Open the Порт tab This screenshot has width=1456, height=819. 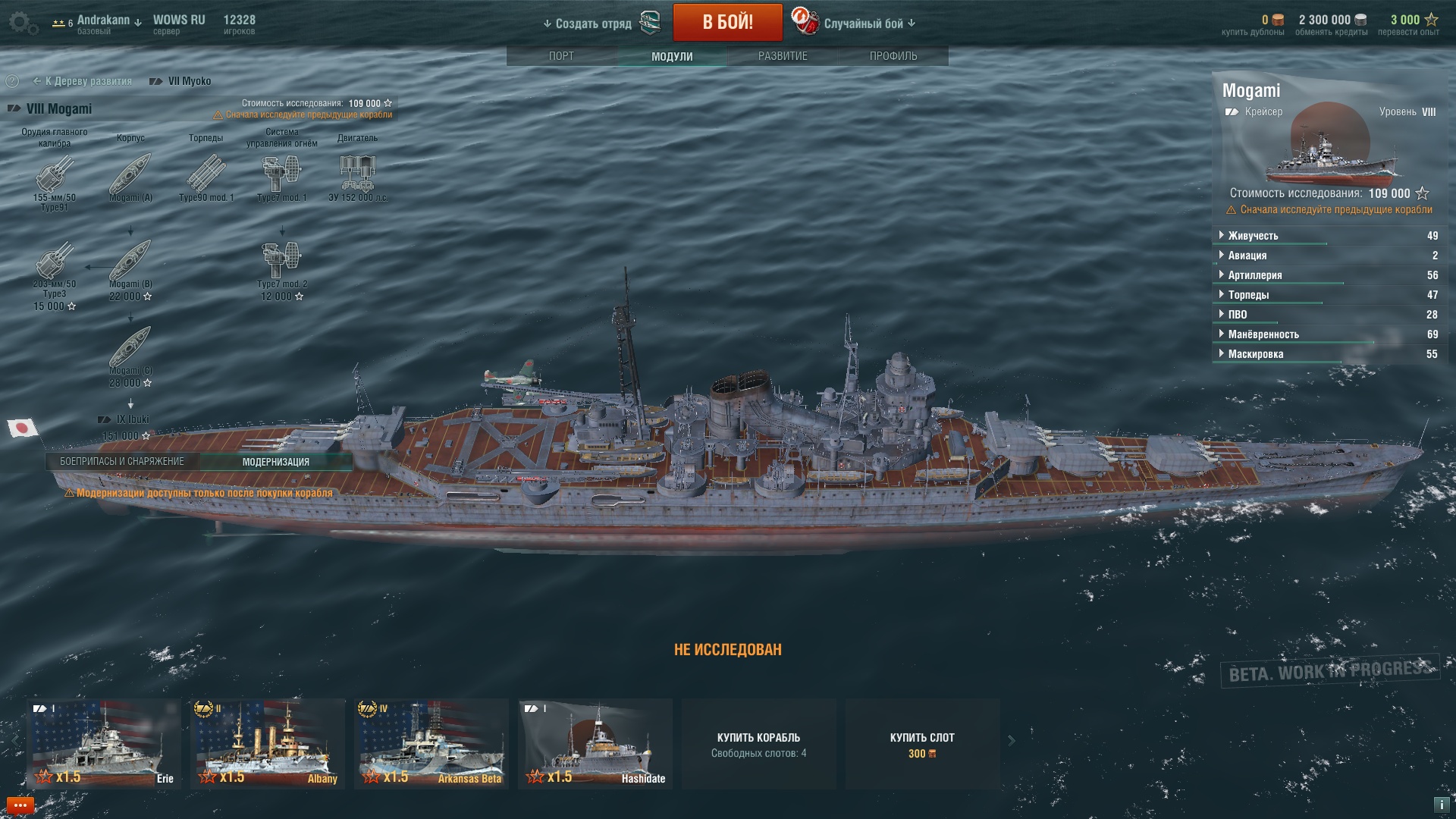coord(561,56)
